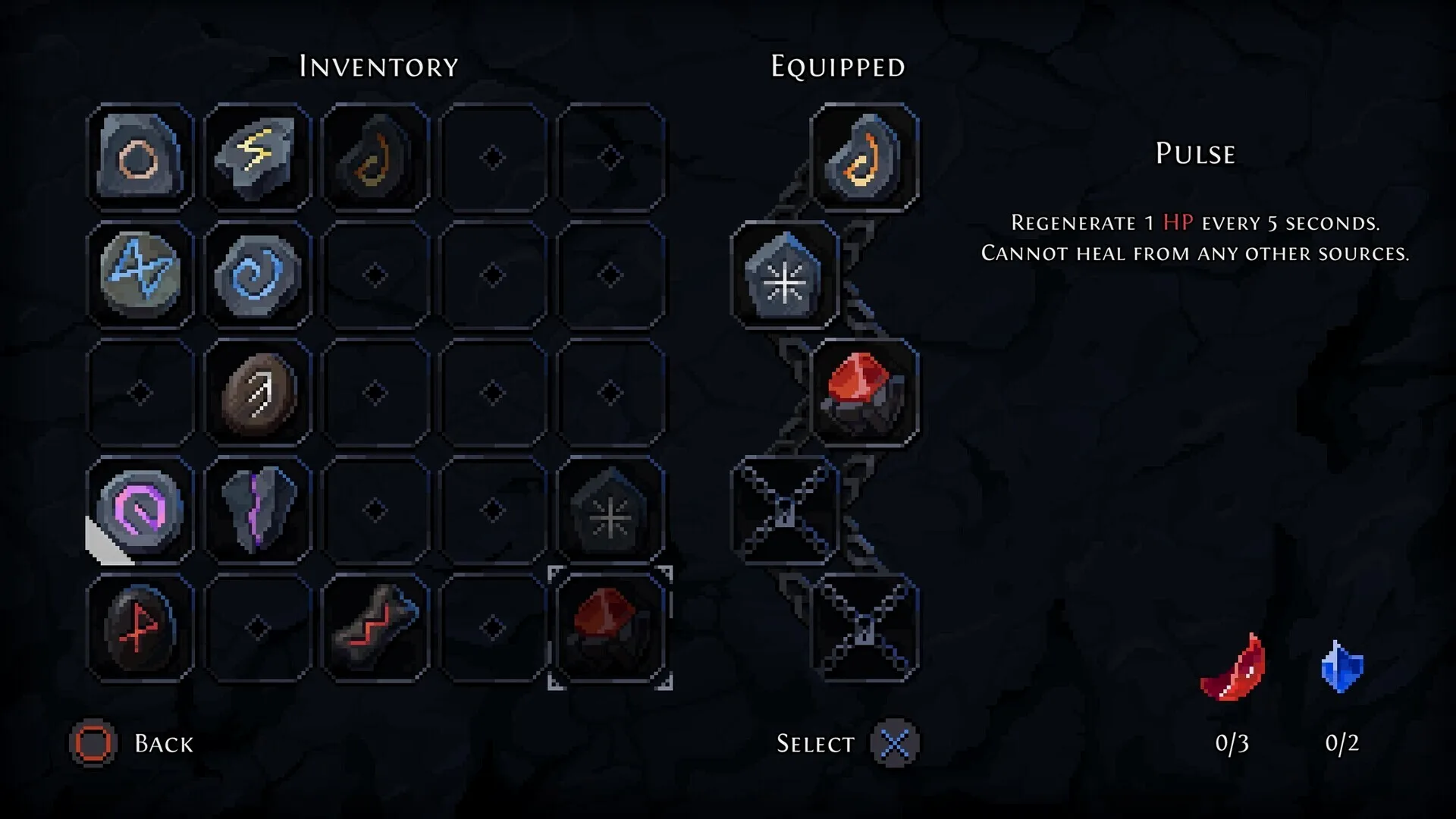Select the equipped red crystal slot
This screenshot has height=819, width=1456.
(x=864, y=393)
